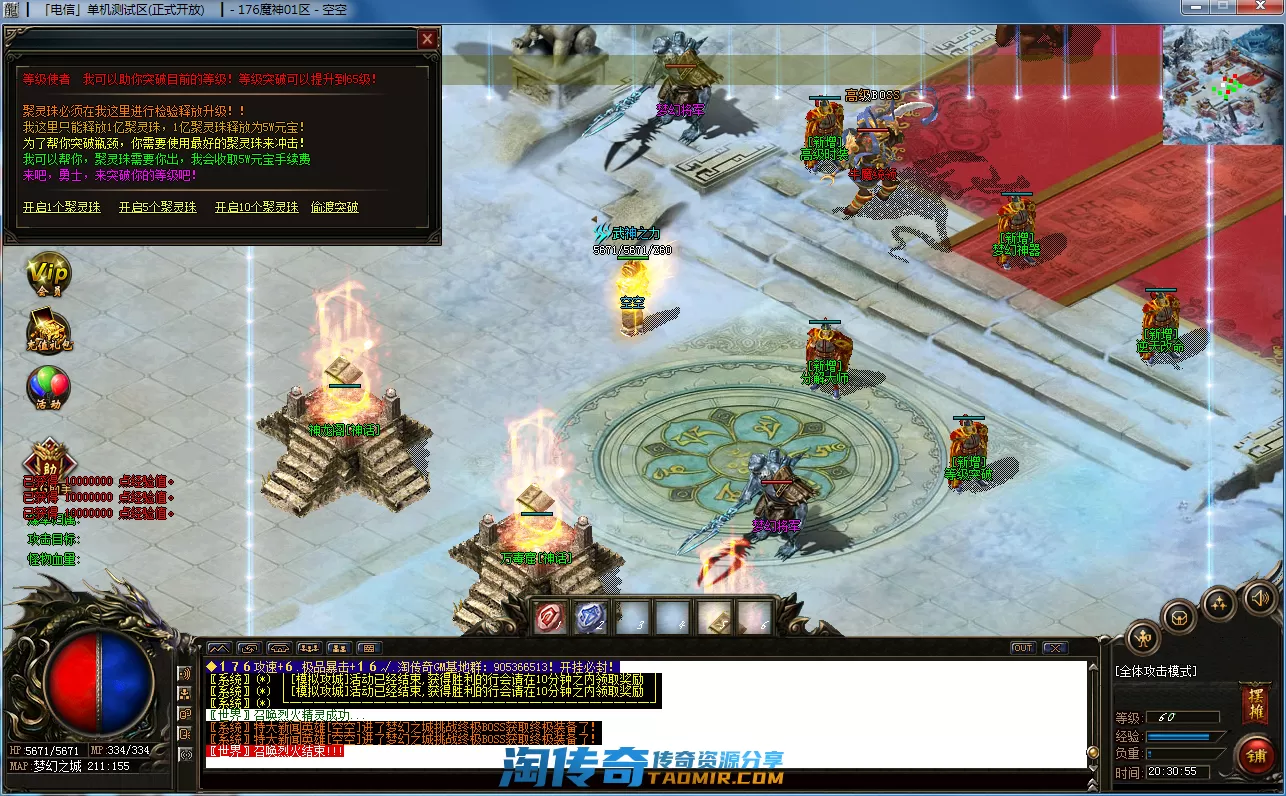
Task: Click the OUT button above chat
Action: pos(1022,648)
